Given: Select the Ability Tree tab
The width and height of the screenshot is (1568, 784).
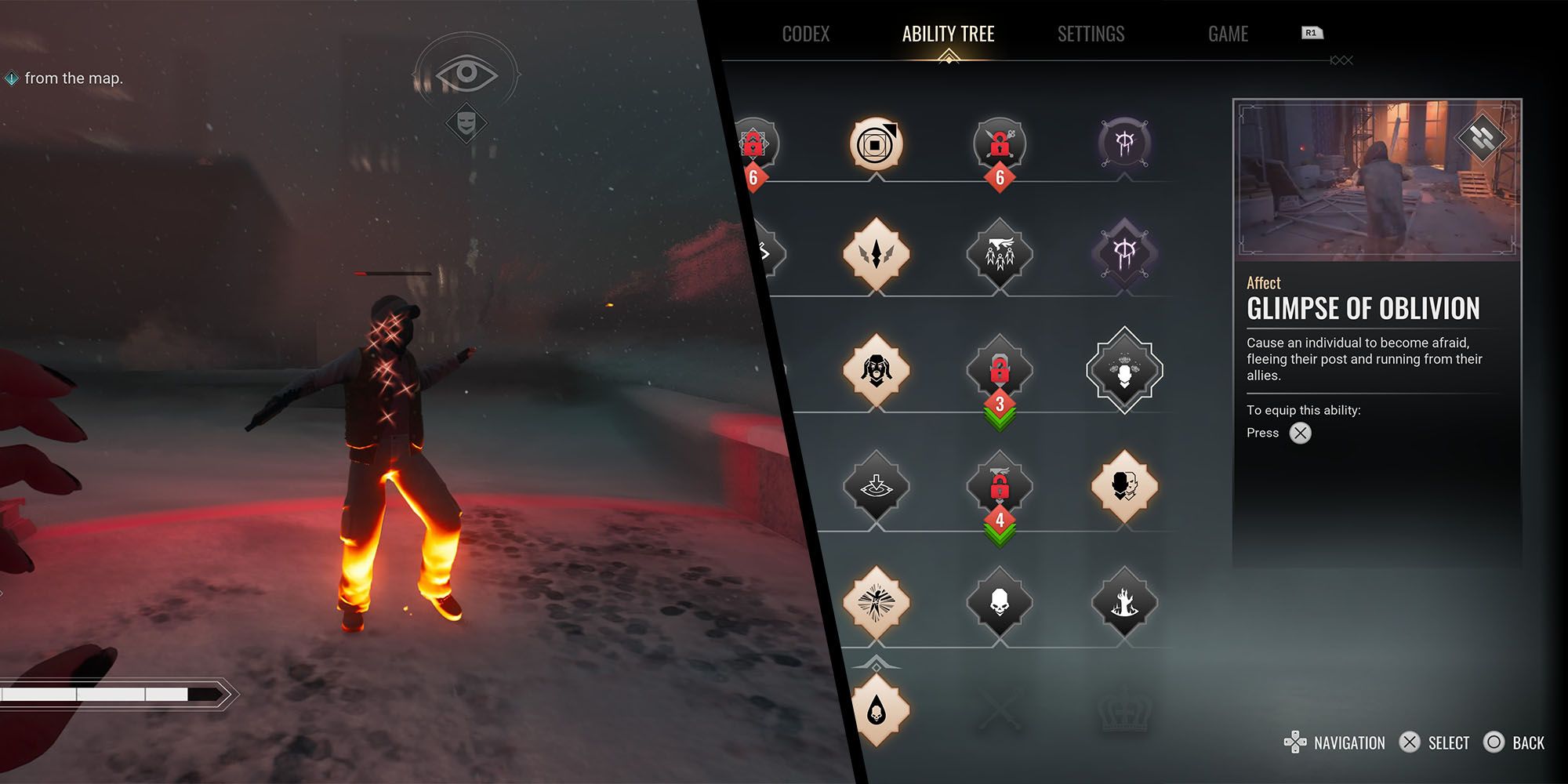Looking at the screenshot, I should [948, 34].
